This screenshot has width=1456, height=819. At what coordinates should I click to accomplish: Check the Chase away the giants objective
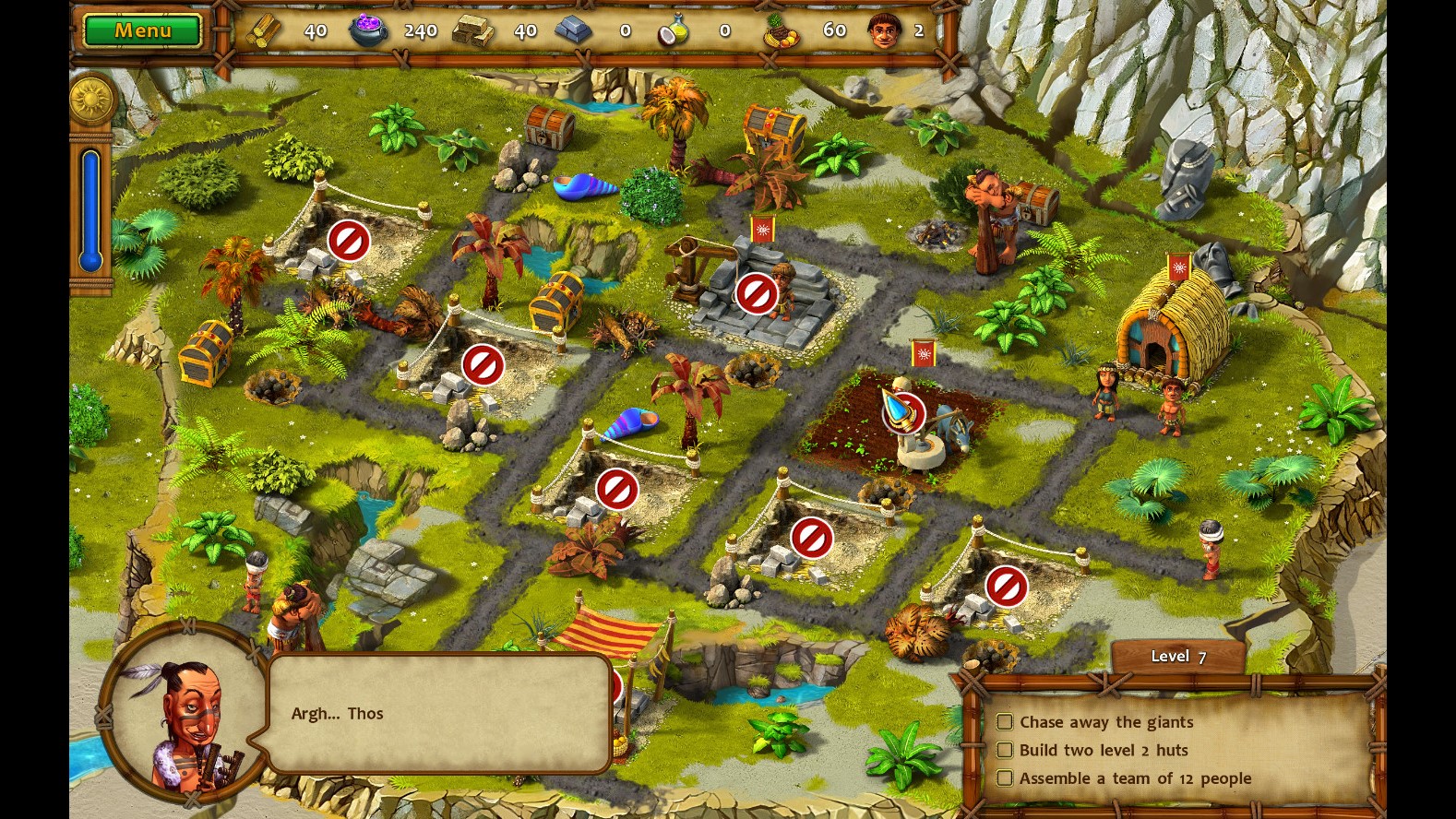(x=1005, y=722)
